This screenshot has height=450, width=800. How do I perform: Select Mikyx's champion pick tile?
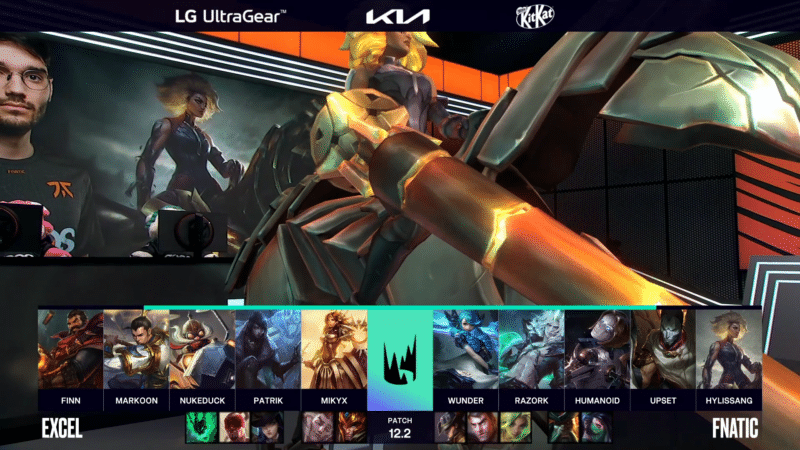334,350
